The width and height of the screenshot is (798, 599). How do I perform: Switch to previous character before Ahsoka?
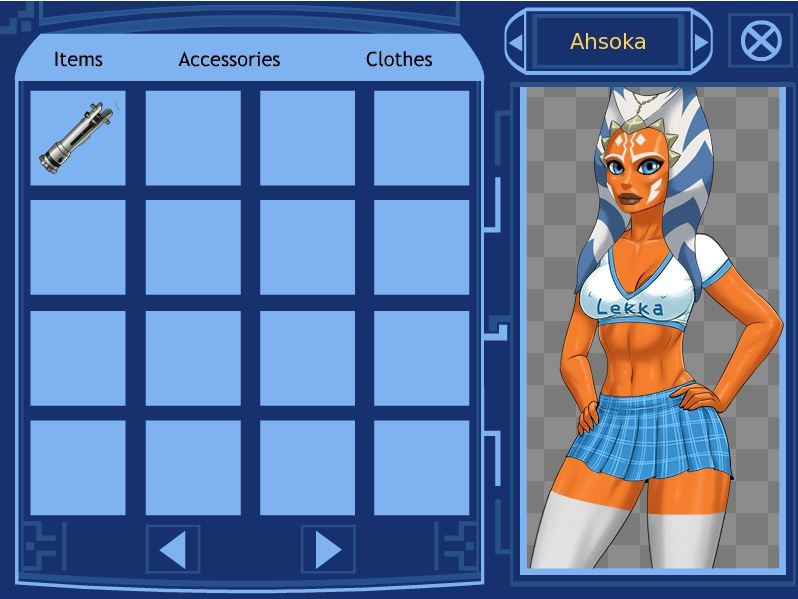pyautogui.click(x=516, y=43)
